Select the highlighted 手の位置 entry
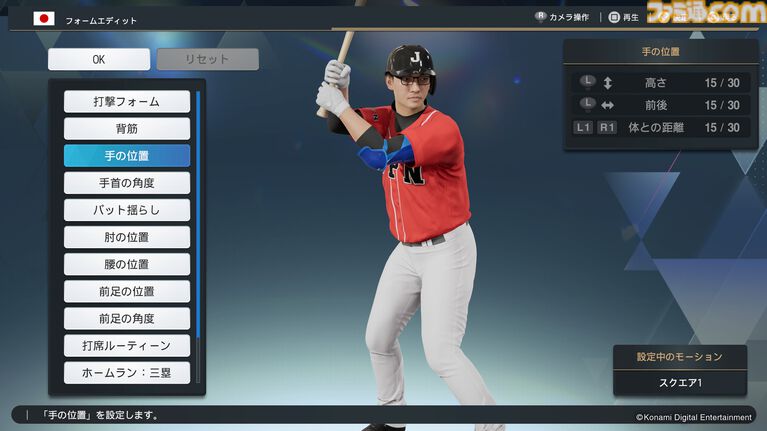 click(127, 155)
